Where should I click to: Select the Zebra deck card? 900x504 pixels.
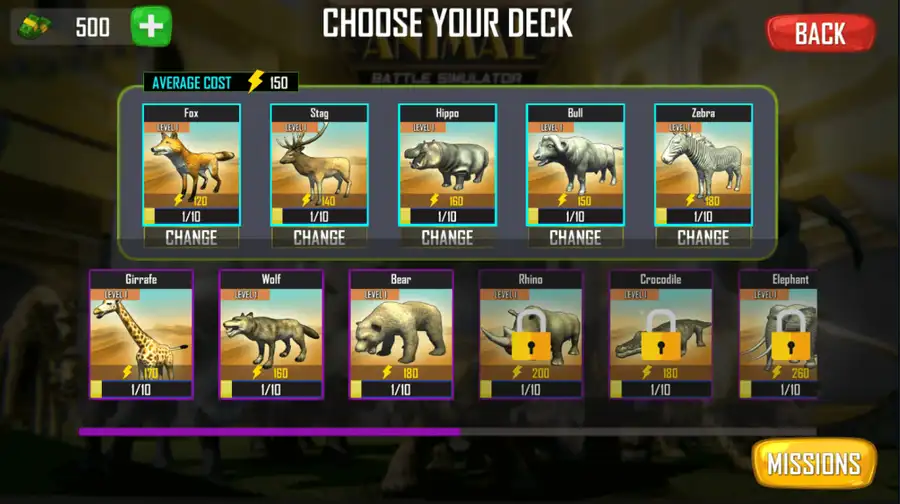(703, 164)
